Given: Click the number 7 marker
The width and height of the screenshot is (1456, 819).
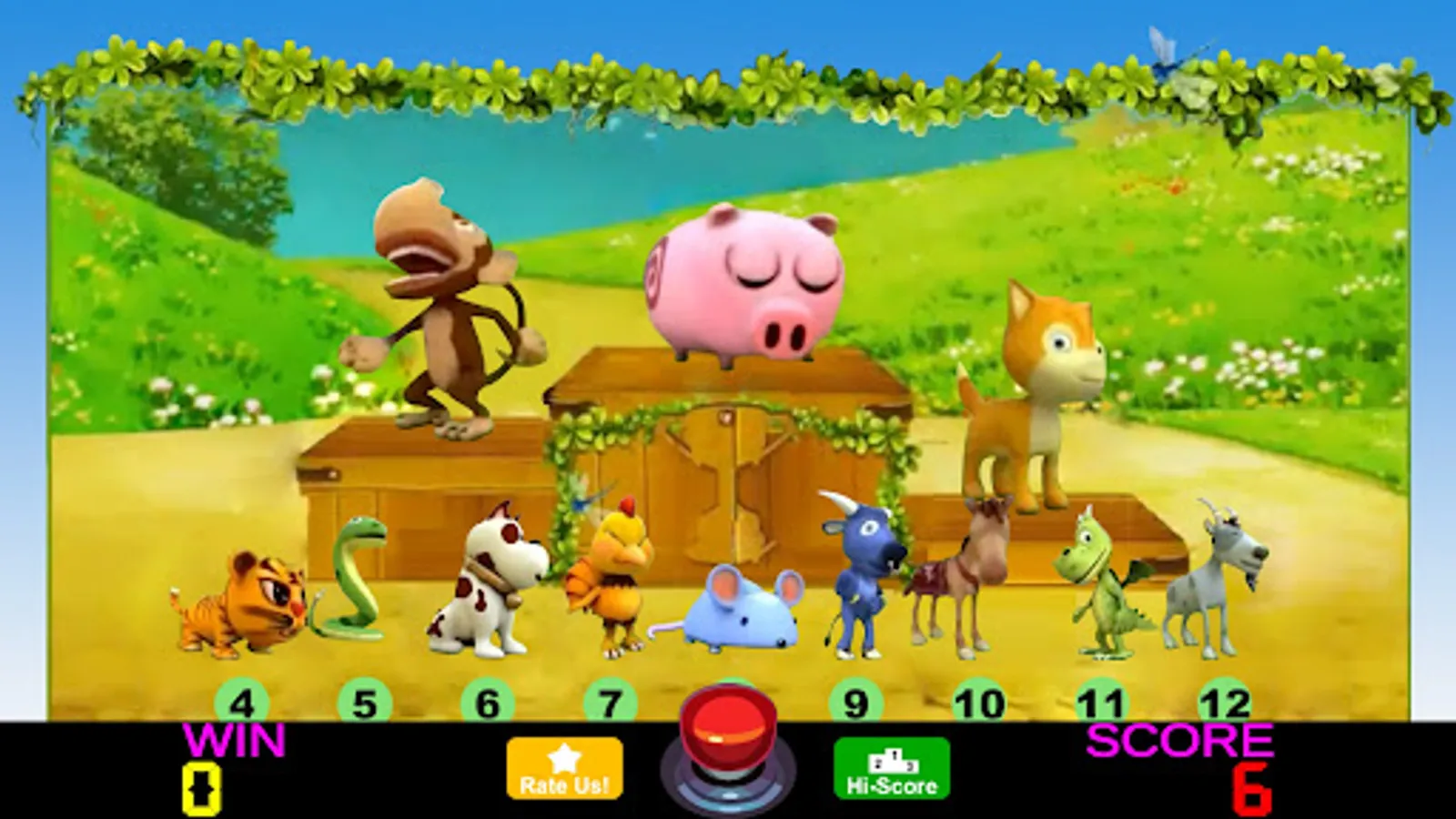Looking at the screenshot, I should (608, 703).
